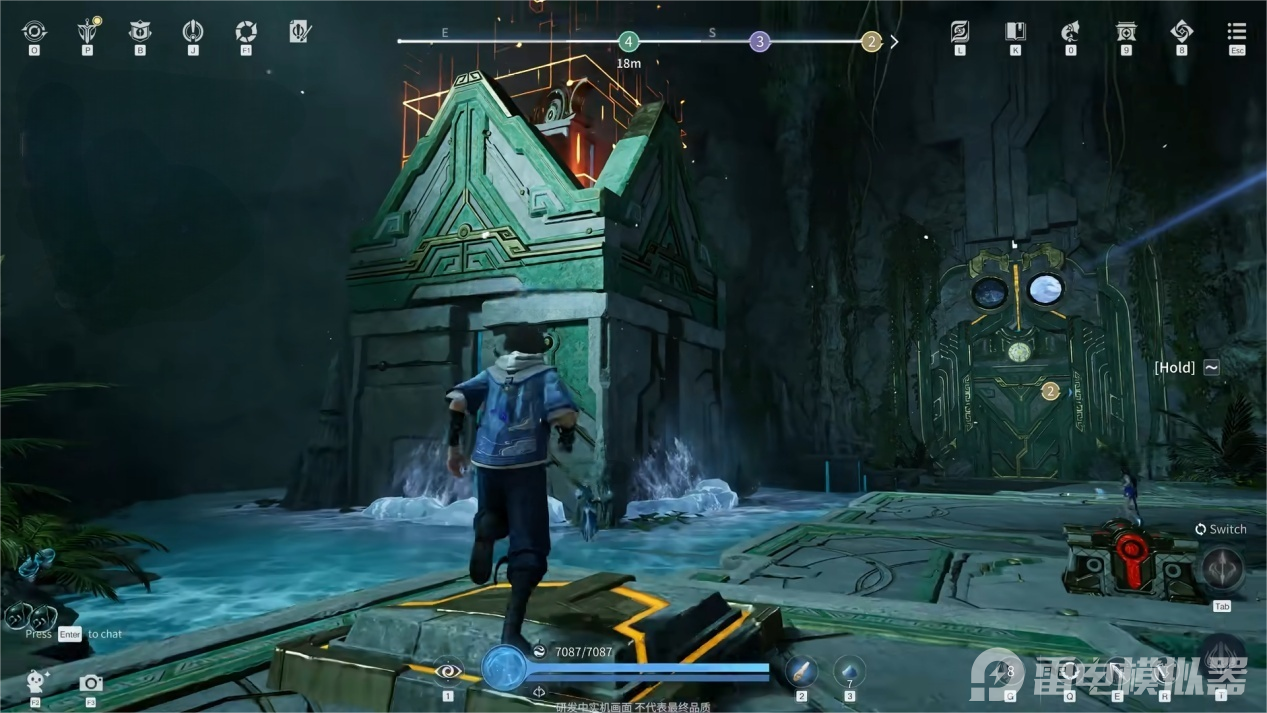Click the robot assistant icon in bottom-left

coord(36,682)
